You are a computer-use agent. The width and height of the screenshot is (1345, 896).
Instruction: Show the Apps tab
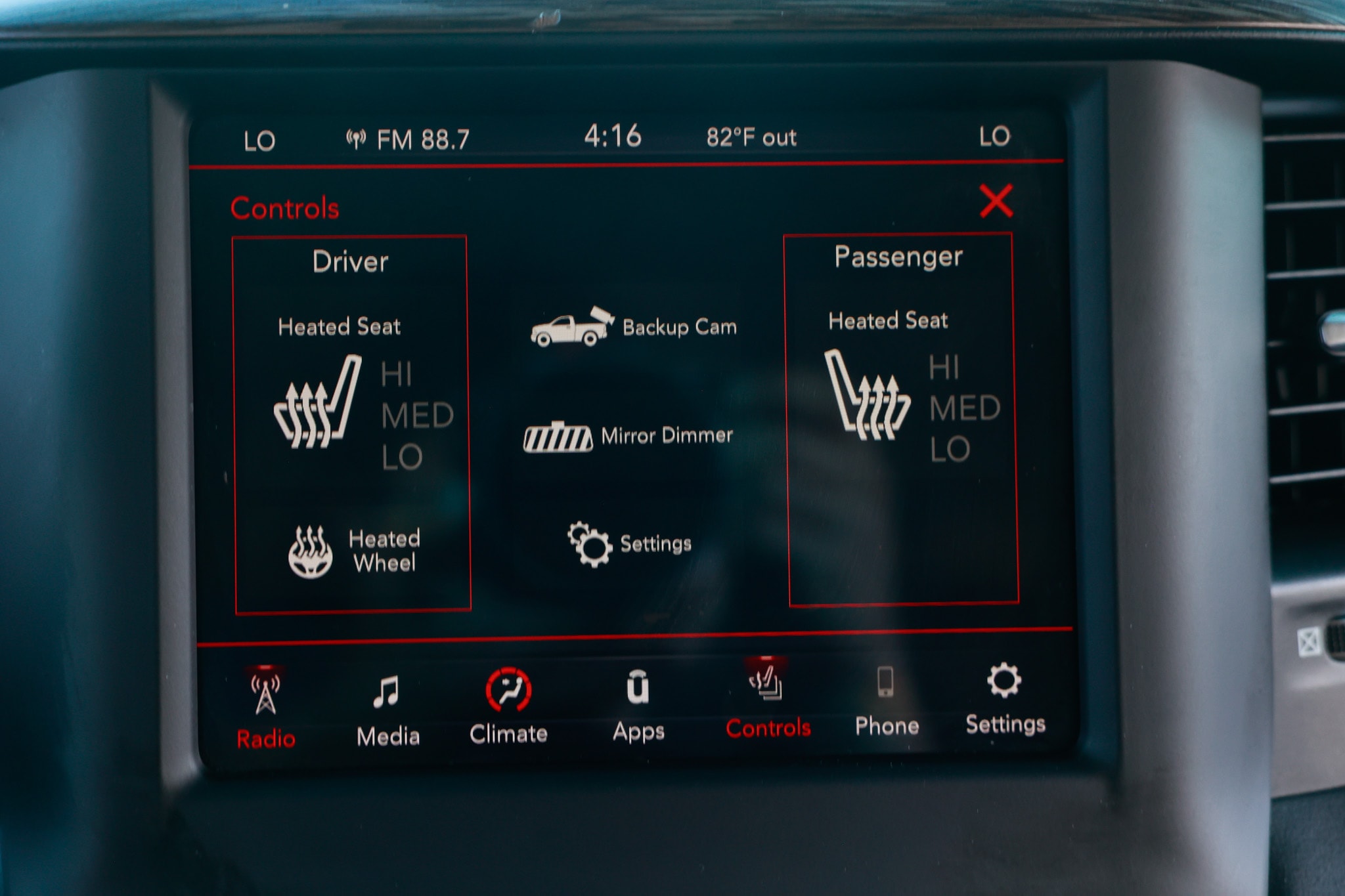[x=638, y=706]
